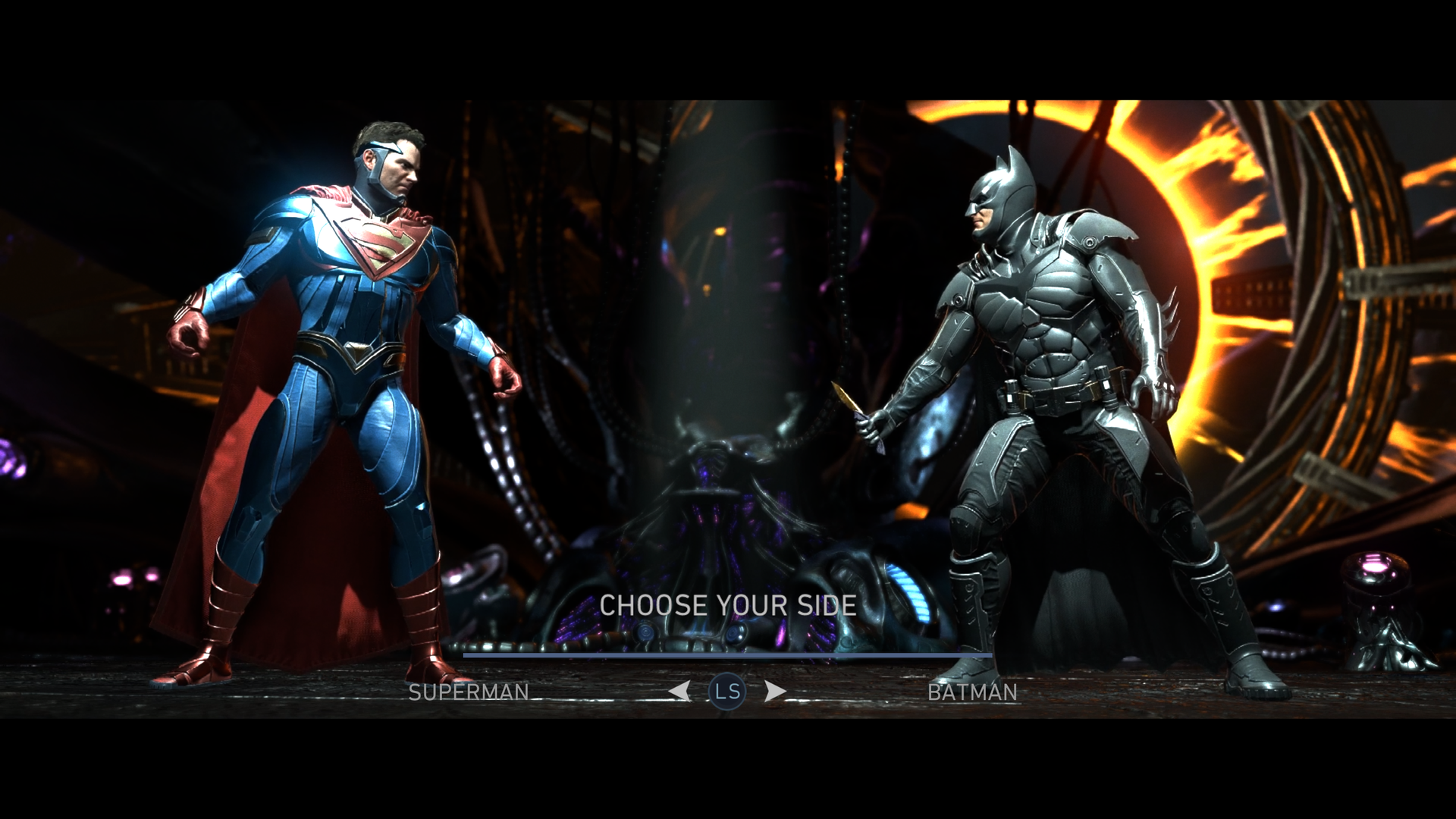1456x819 pixels.
Task: Expand the side-selection options with the right chevron
Action: (x=776, y=691)
